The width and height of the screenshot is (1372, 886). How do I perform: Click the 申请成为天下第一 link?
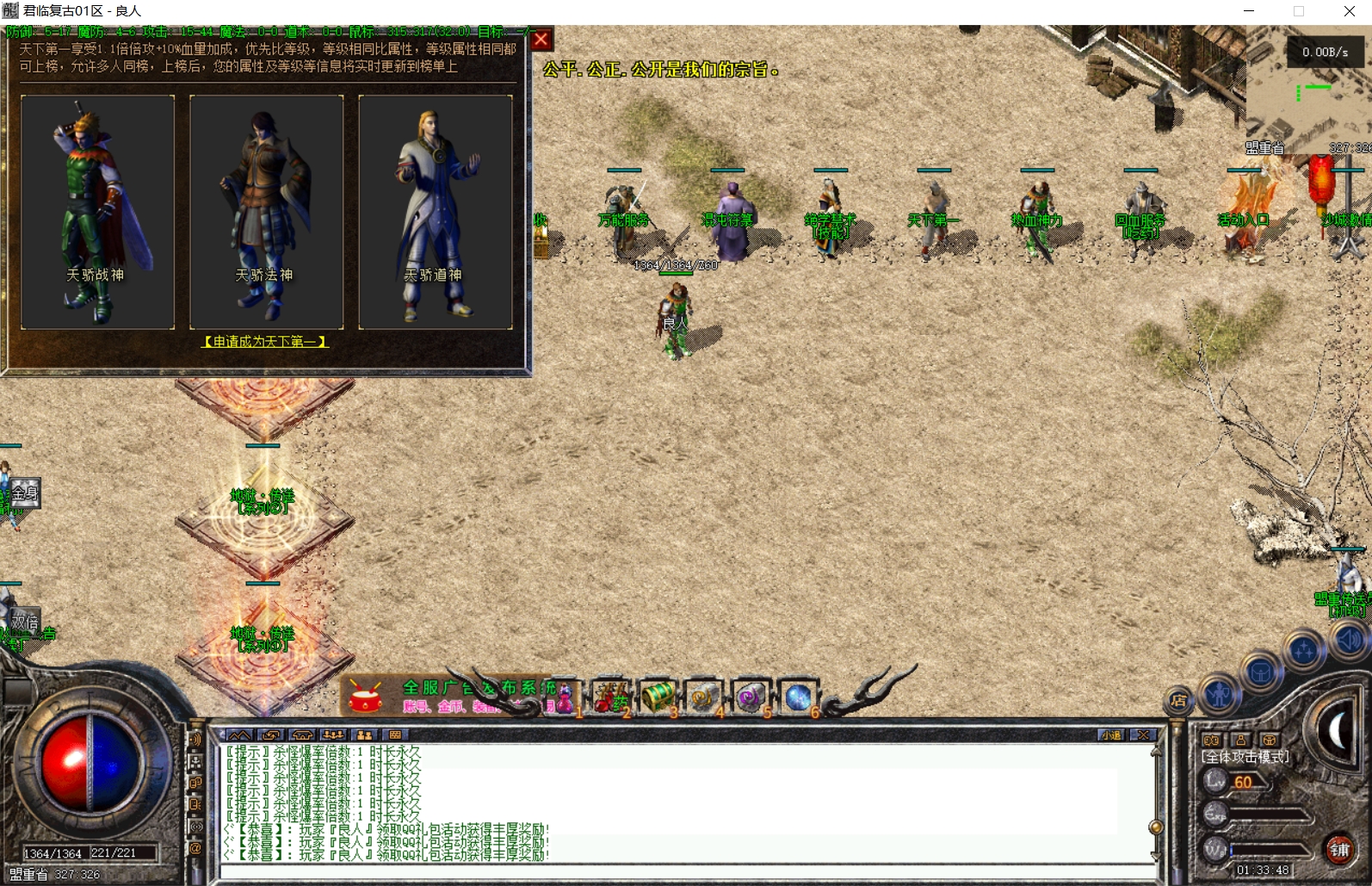264,342
